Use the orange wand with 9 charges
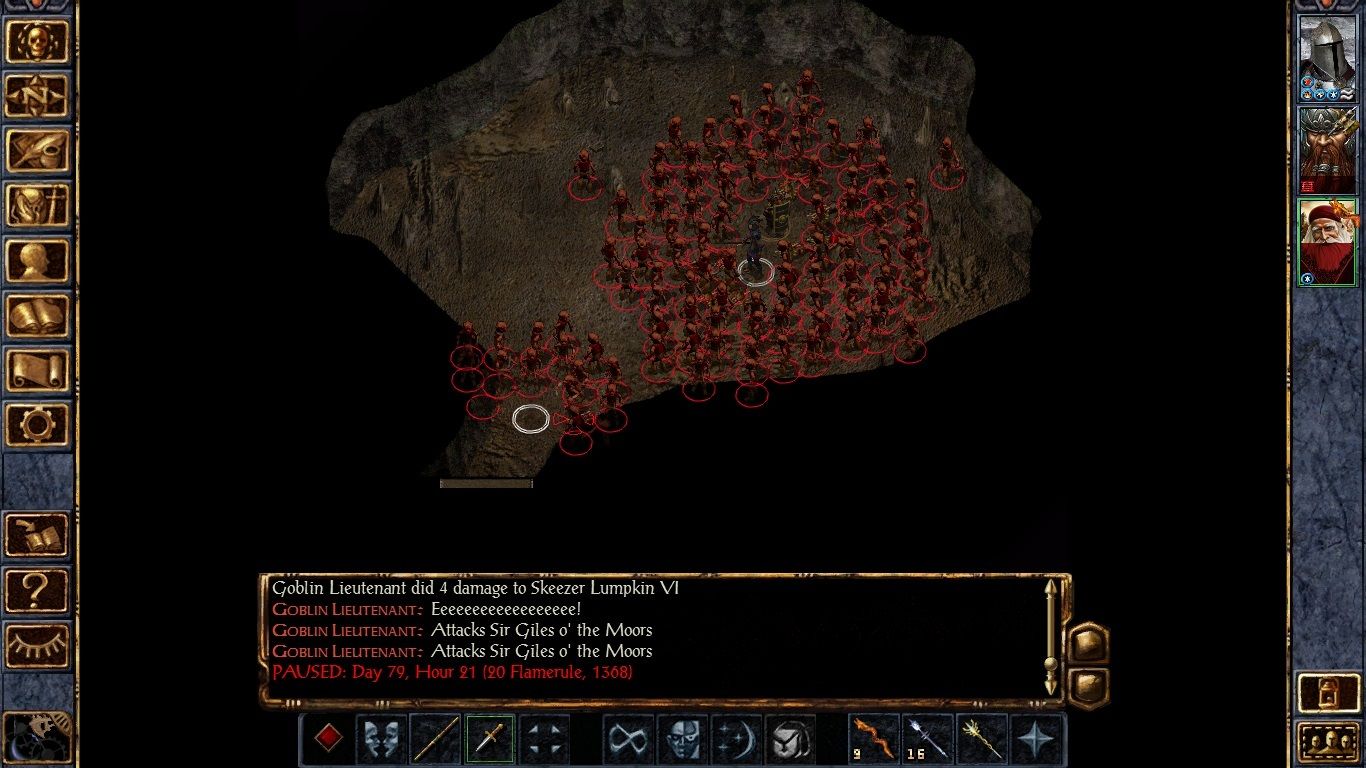Screen dimensions: 1366x768 (x=874, y=740)
